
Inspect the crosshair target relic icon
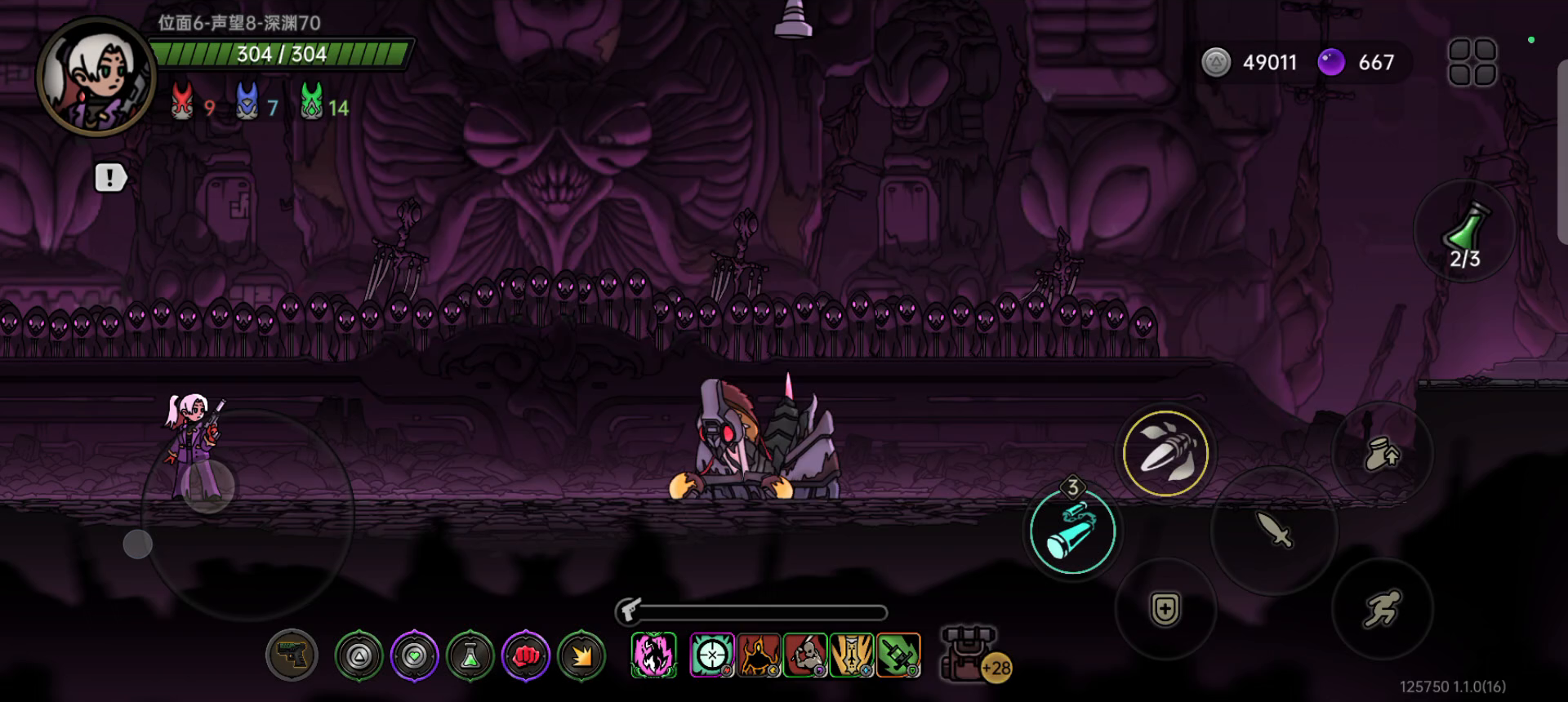(x=712, y=655)
